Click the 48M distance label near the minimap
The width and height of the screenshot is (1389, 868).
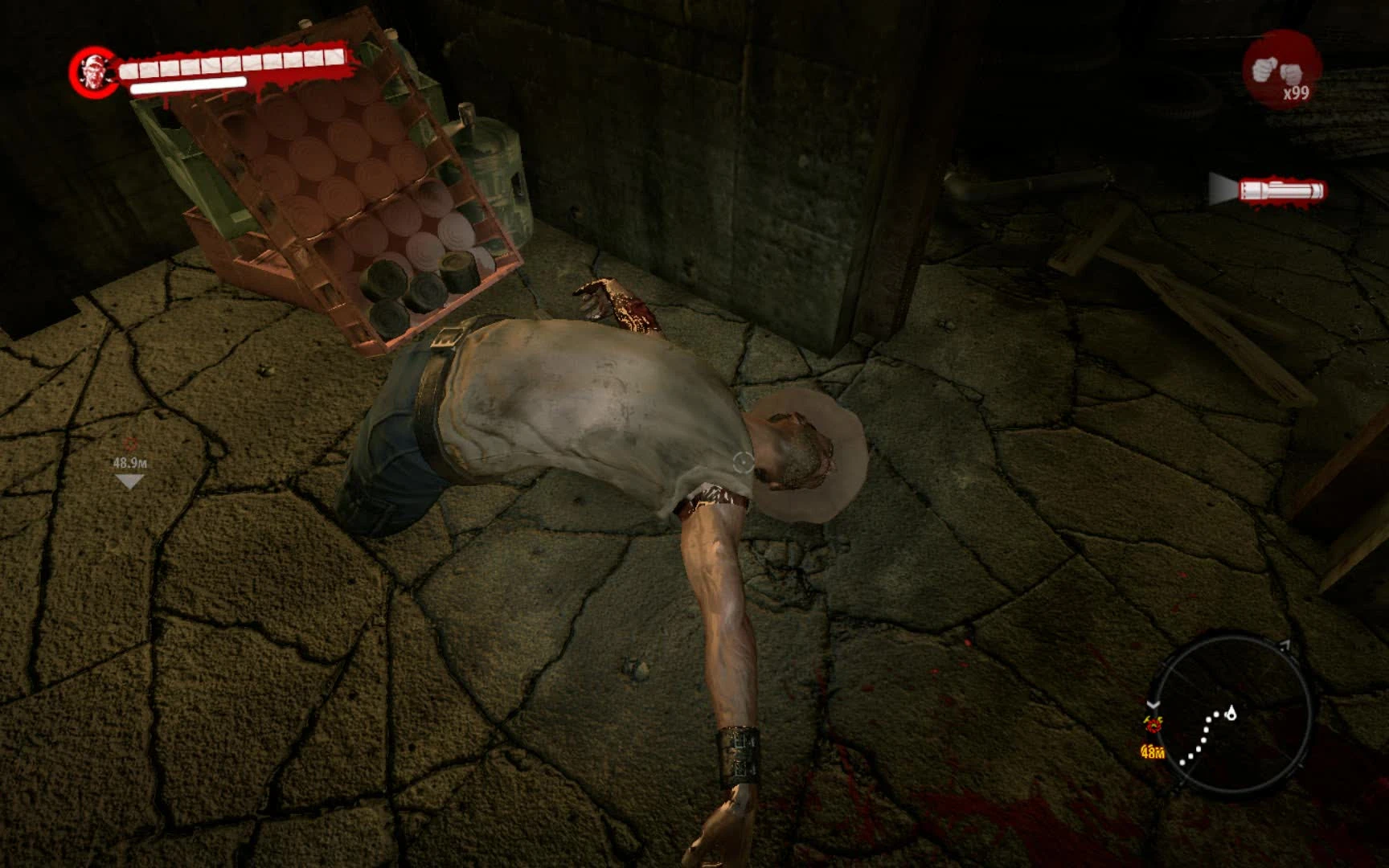click(x=1153, y=752)
